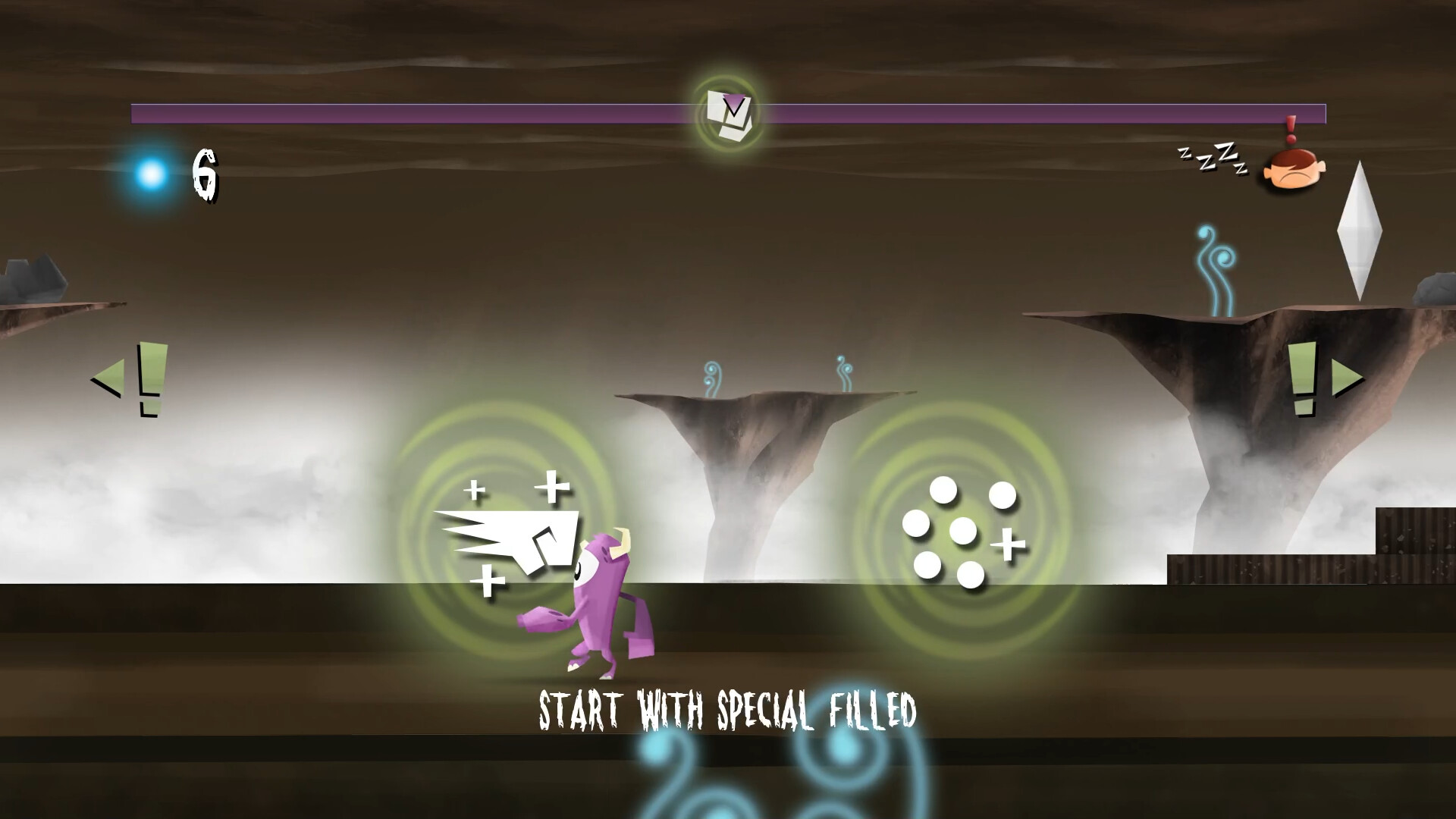
Task: Click the purple level progress bar
Action: coord(379,112)
